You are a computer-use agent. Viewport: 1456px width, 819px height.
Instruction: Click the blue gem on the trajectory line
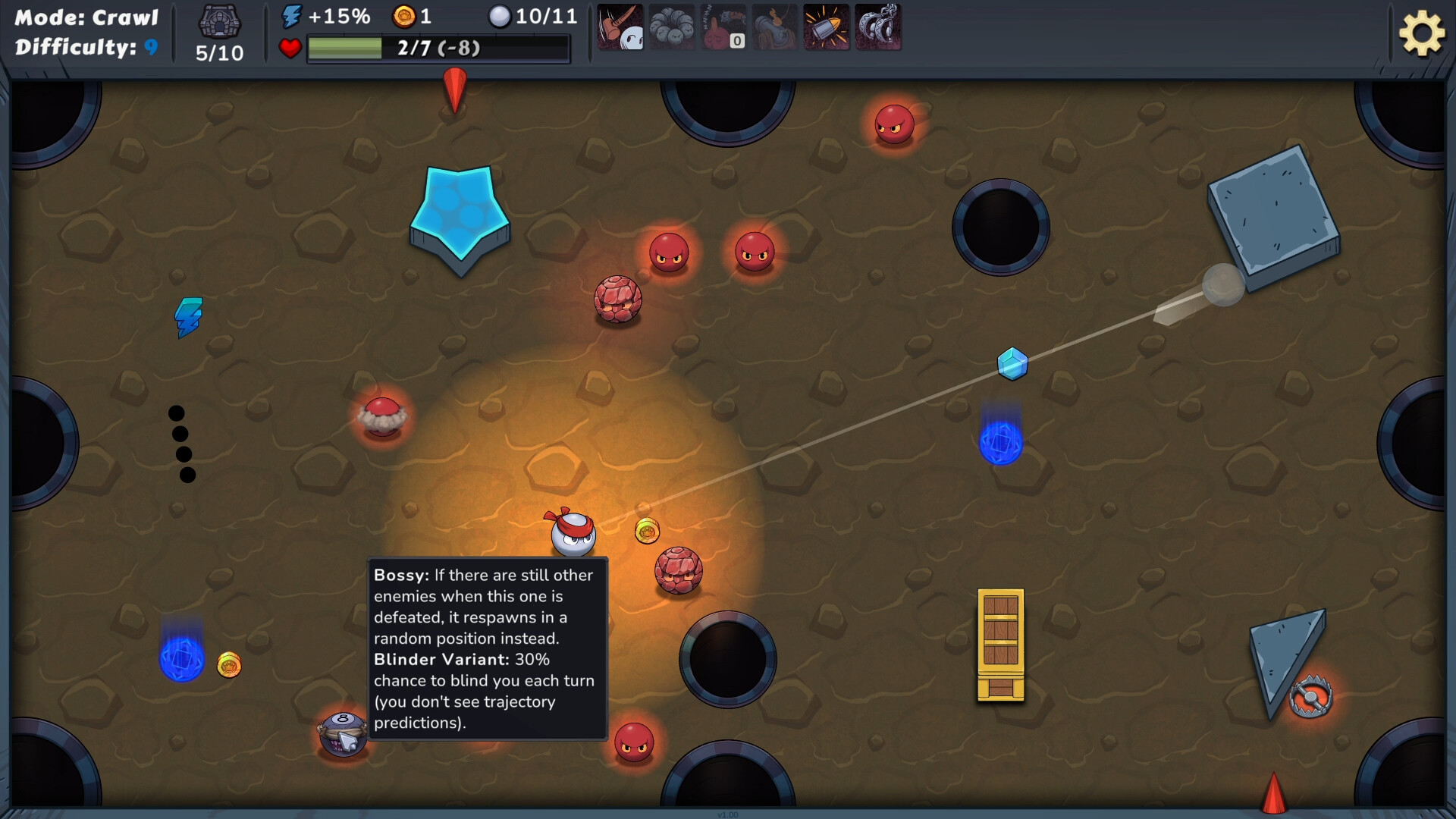[x=1012, y=363]
